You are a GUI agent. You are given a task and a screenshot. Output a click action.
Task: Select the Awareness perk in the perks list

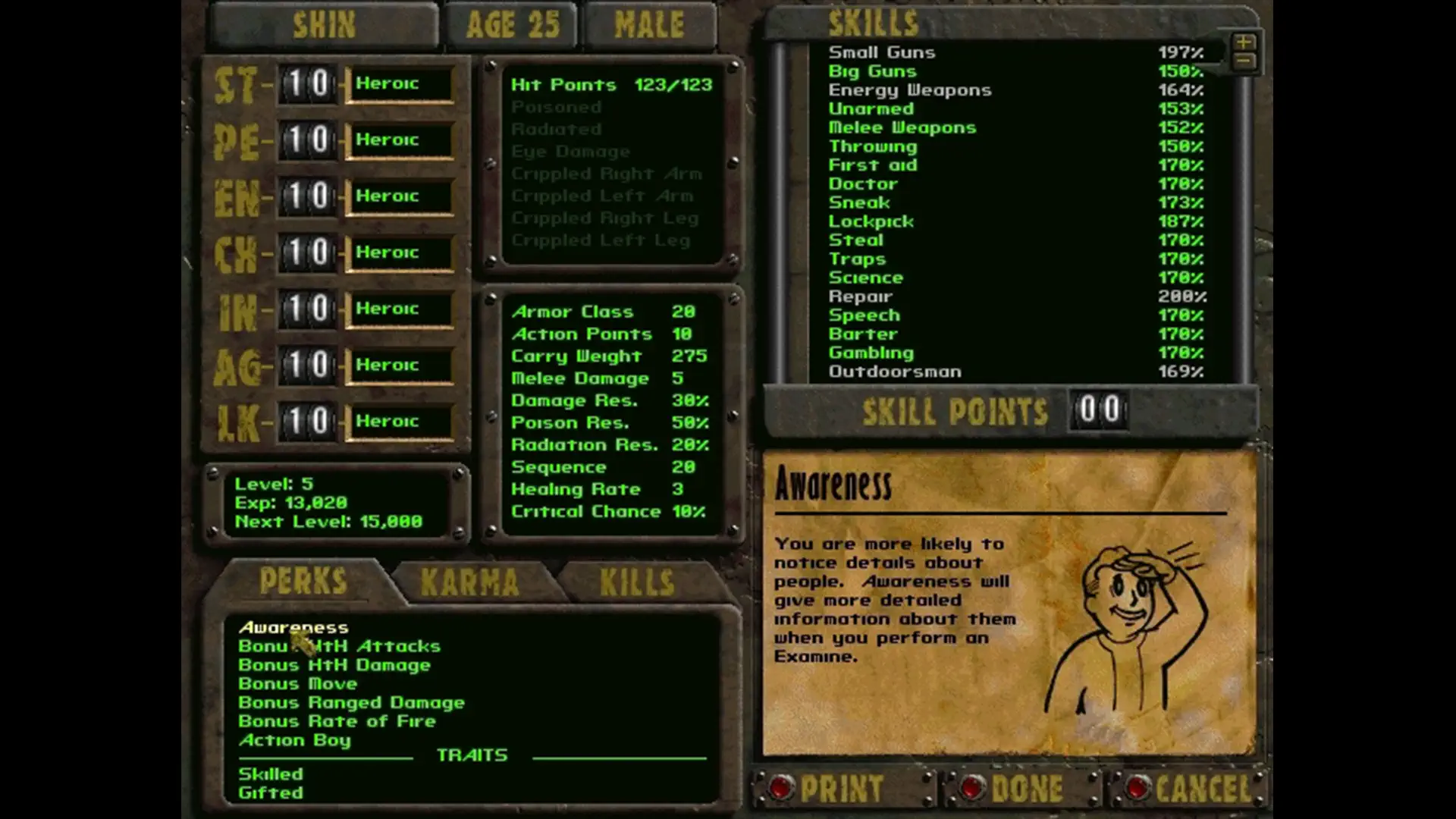pos(293,628)
